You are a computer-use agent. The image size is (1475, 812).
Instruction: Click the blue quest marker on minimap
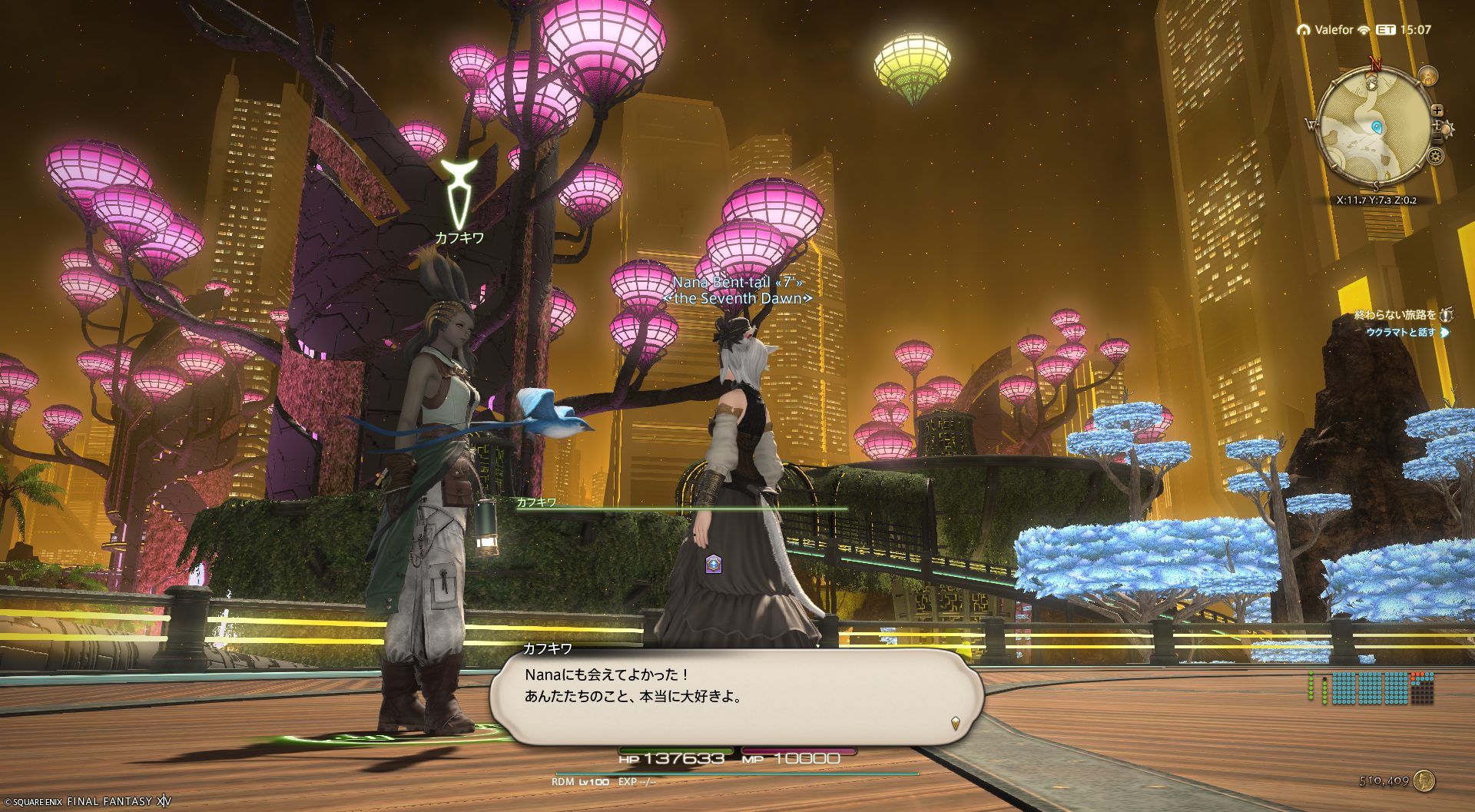coord(1376,128)
